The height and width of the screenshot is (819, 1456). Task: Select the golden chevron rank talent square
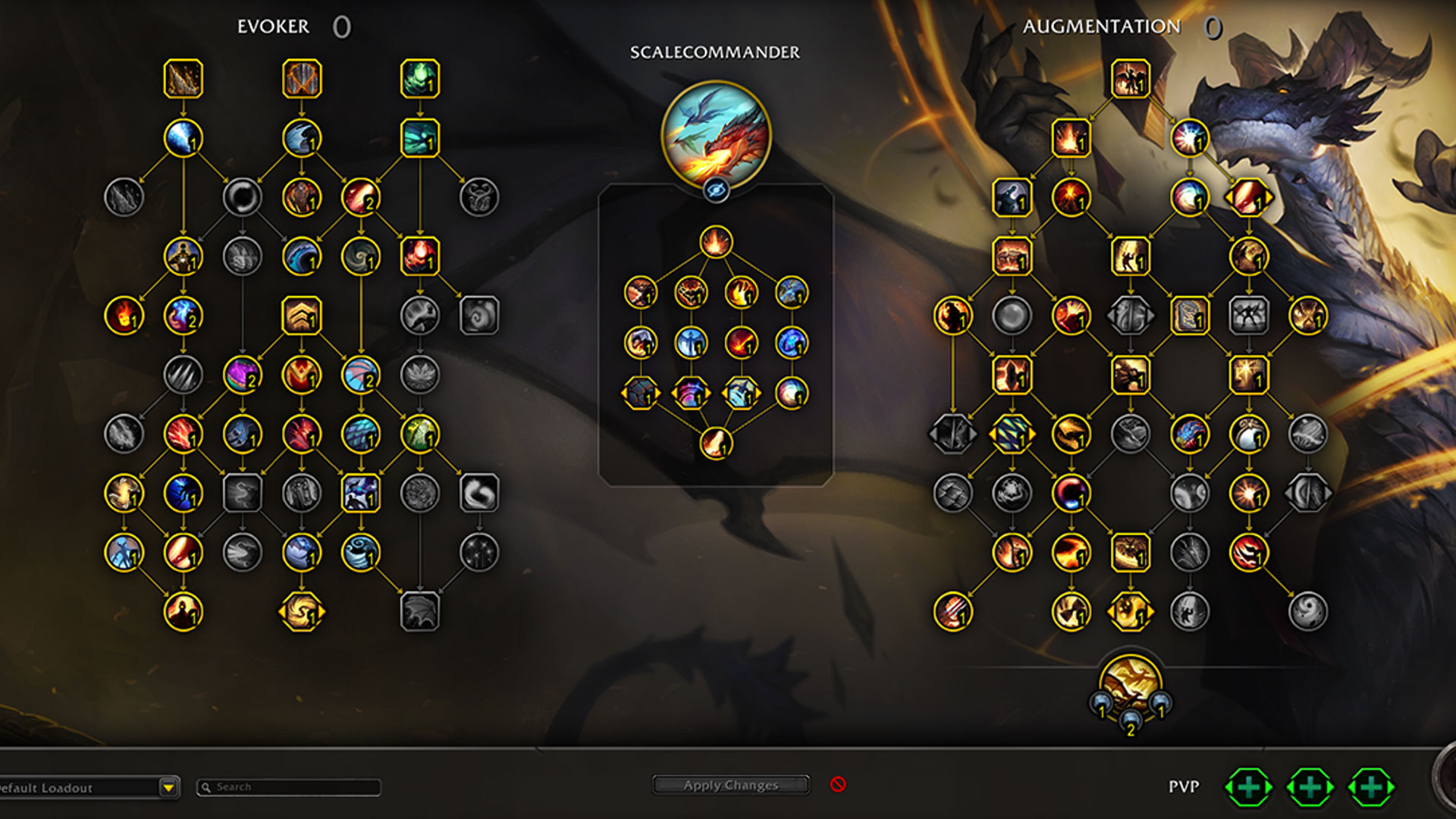(302, 315)
